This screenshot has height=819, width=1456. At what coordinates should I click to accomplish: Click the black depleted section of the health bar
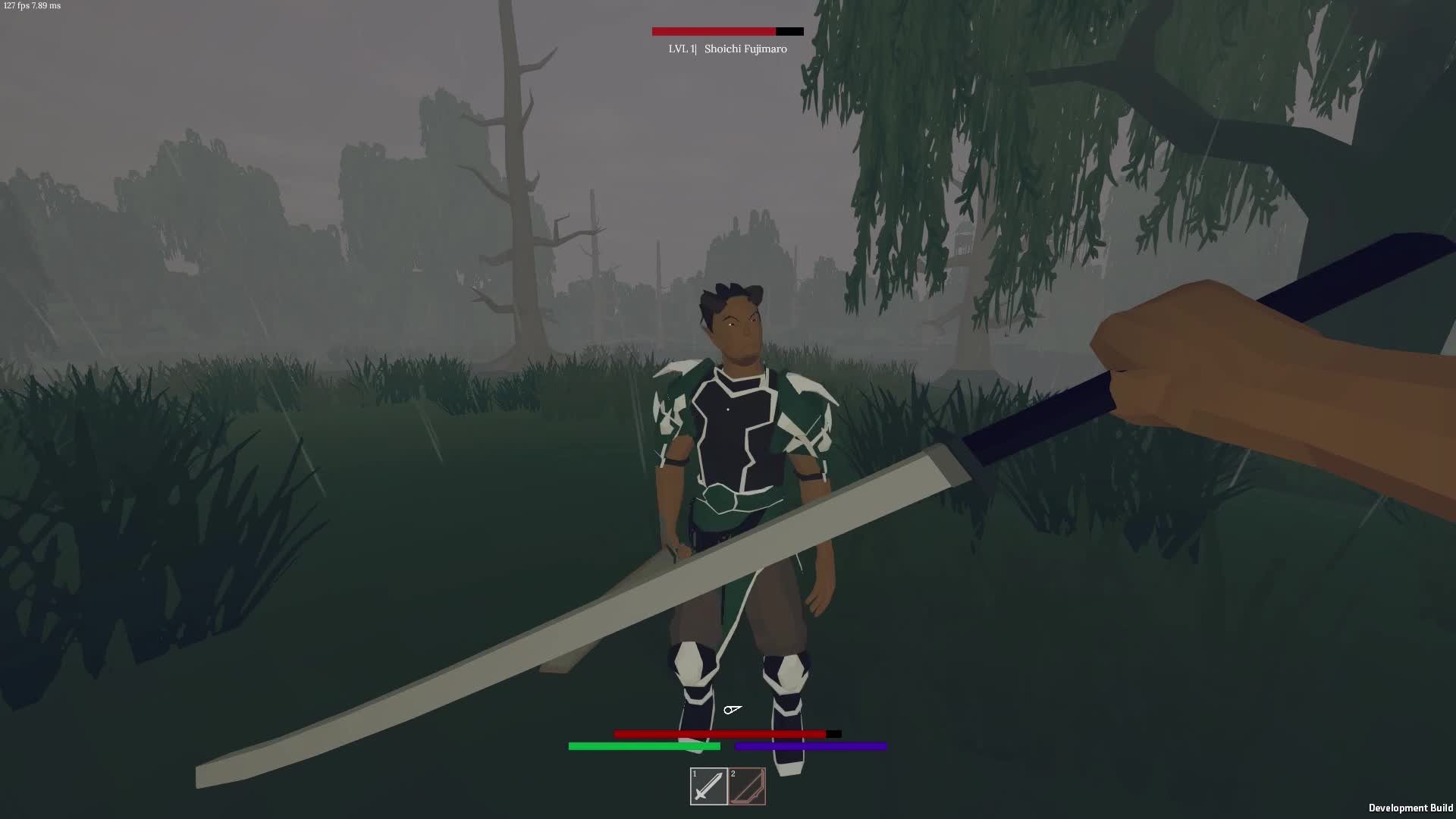click(x=833, y=733)
